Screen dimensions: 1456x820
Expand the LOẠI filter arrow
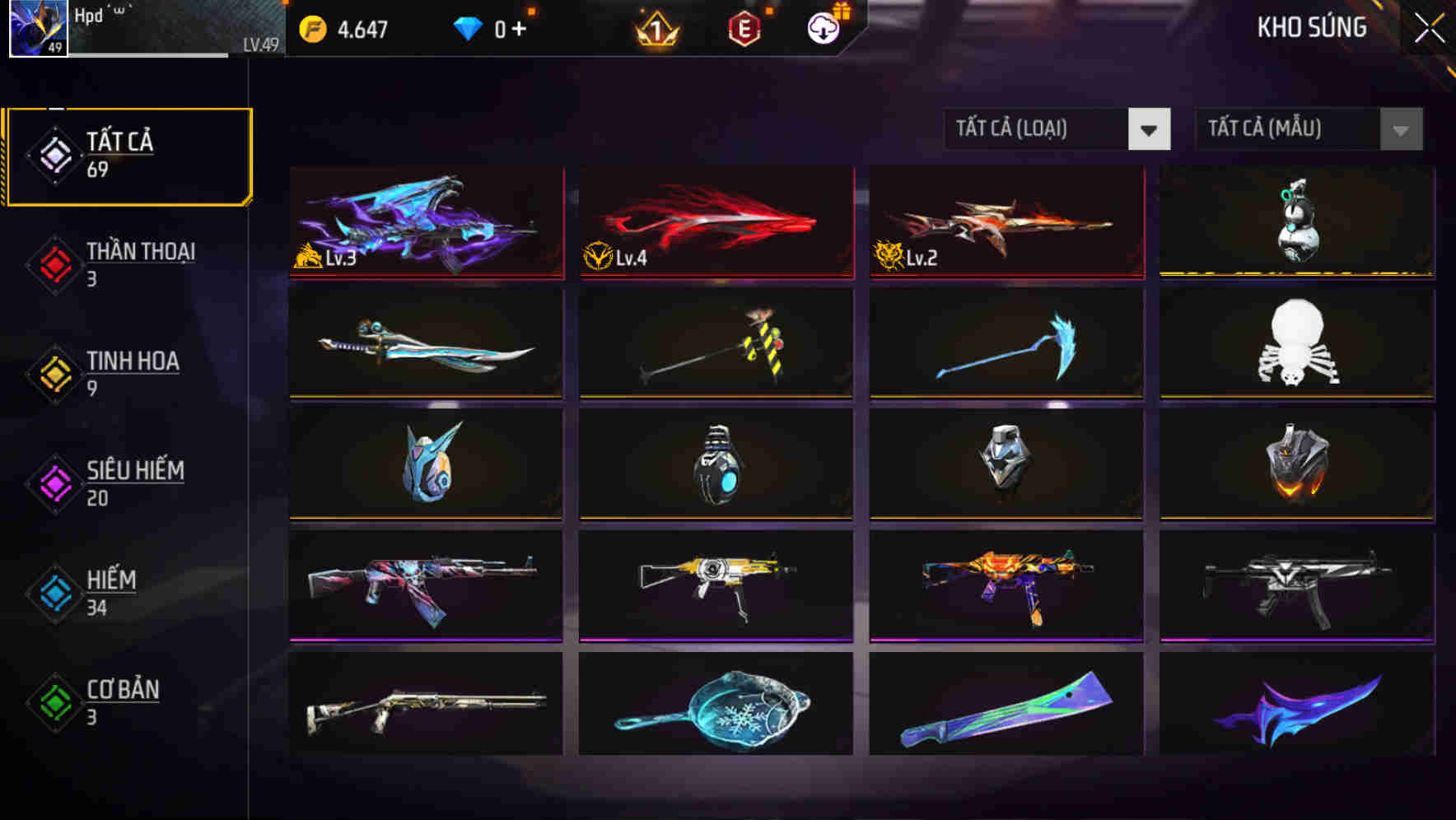point(1150,130)
